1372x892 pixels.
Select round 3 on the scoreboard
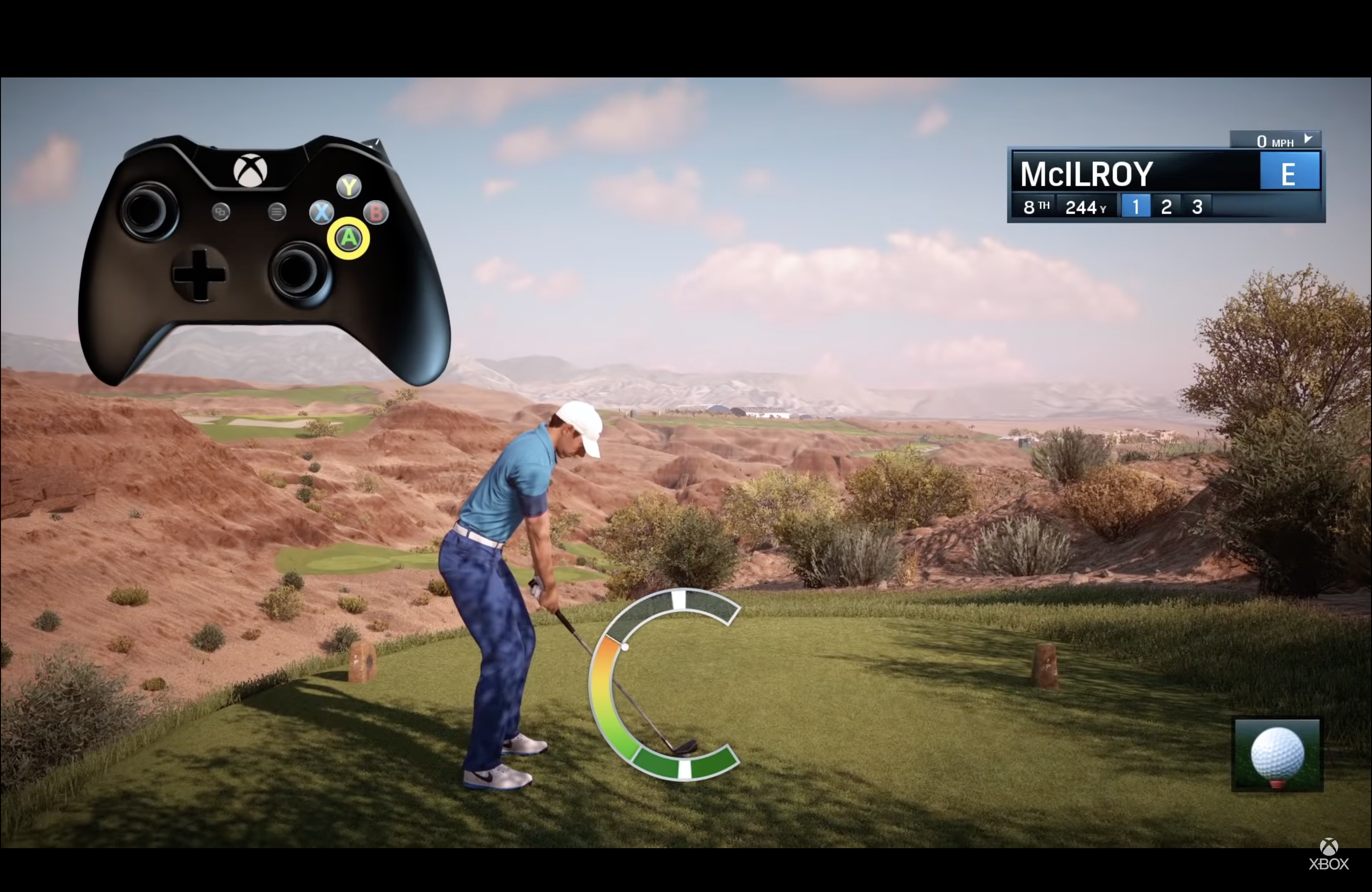click(x=1197, y=206)
